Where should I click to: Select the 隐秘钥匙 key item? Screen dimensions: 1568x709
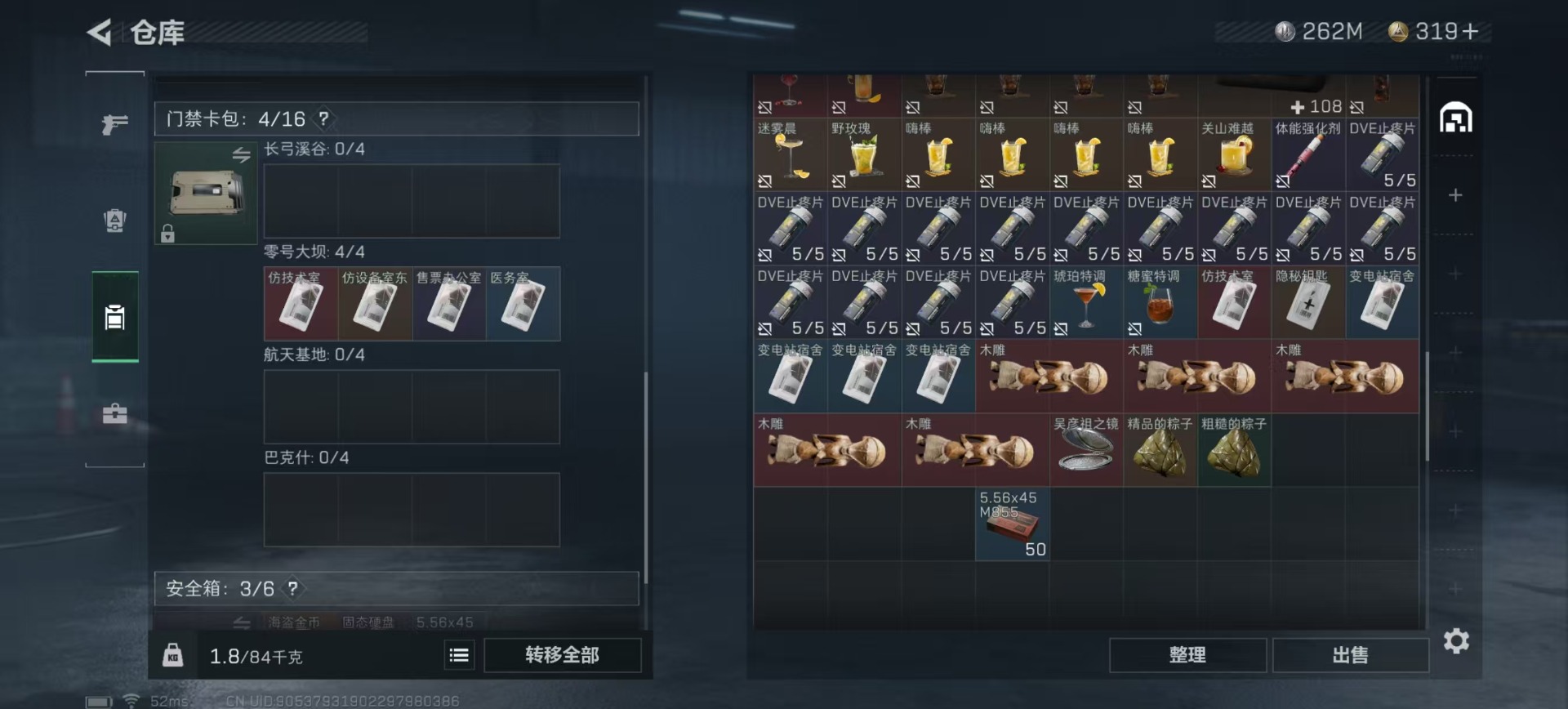point(1308,303)
